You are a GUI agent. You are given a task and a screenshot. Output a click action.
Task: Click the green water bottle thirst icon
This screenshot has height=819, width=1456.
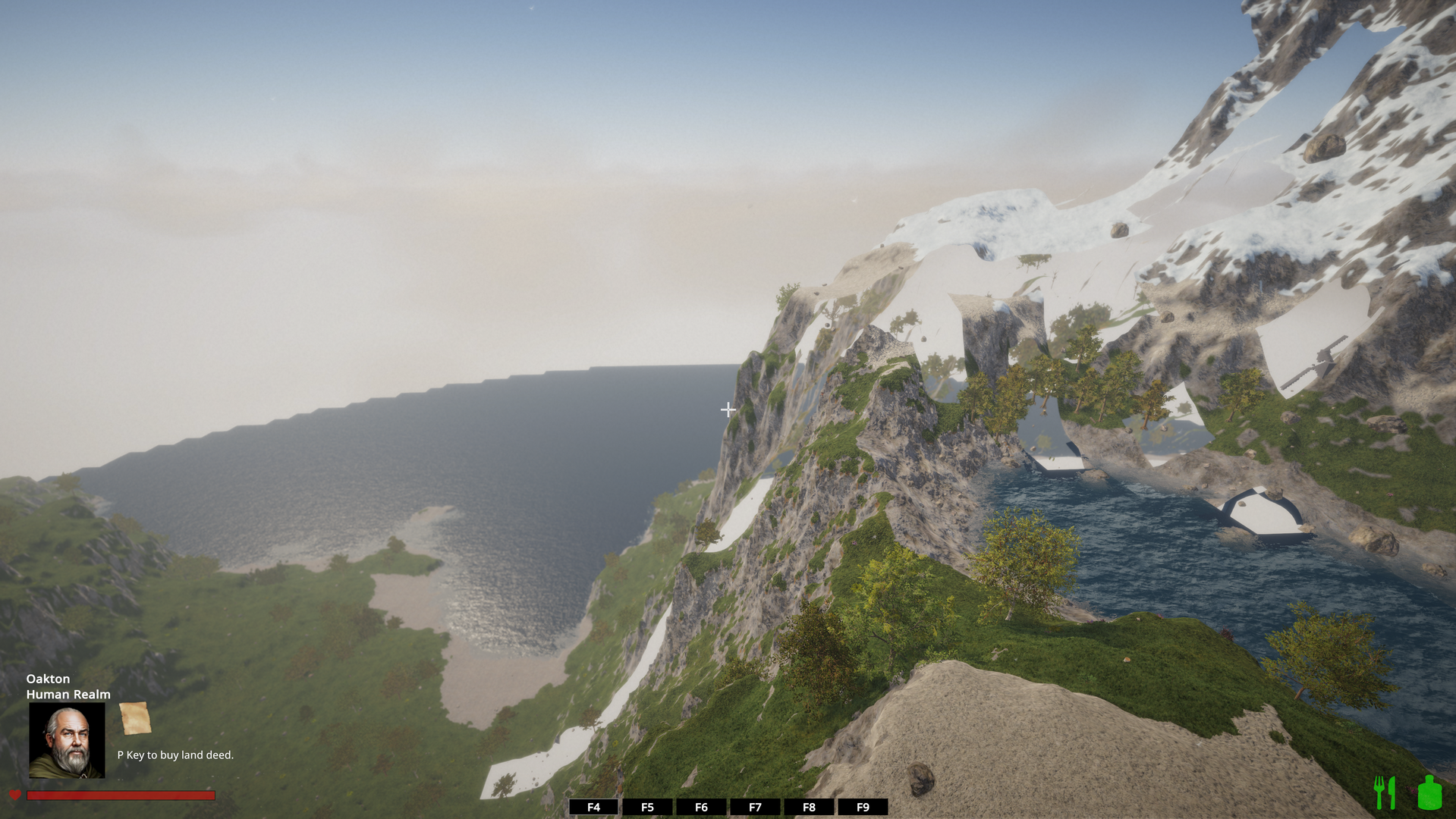(1429, 792)
